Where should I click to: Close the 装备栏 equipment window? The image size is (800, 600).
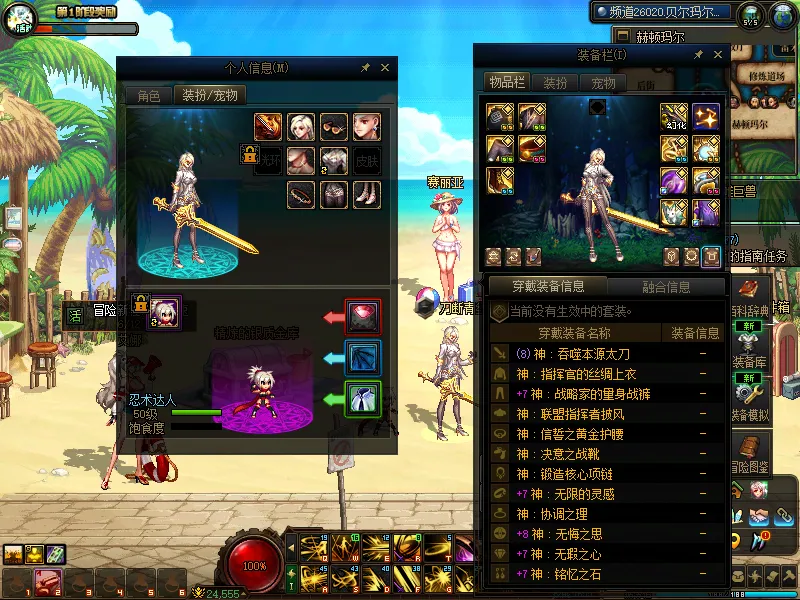click(x=716, y=55)
